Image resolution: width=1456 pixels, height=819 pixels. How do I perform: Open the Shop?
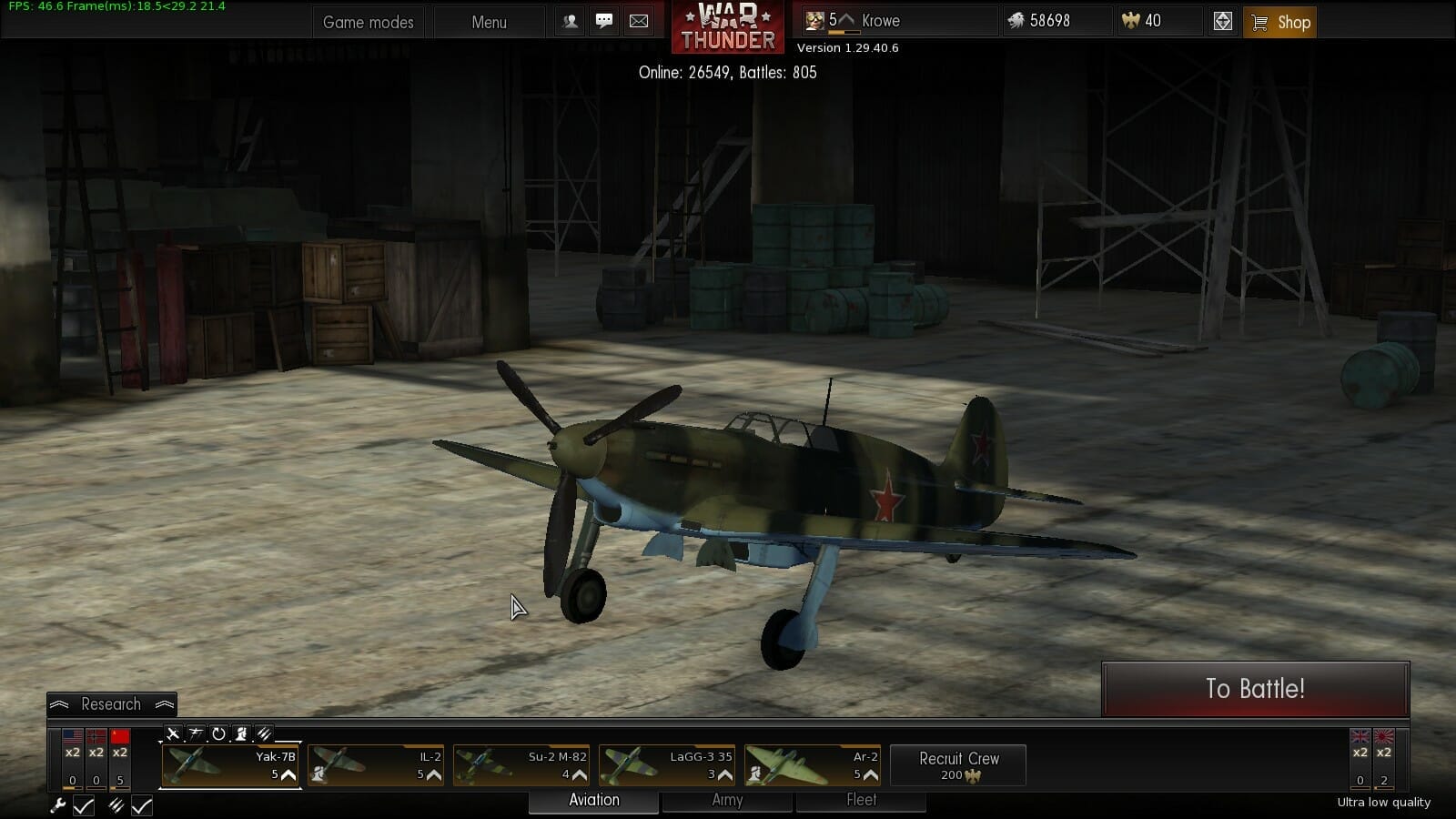click(1280, 23)
